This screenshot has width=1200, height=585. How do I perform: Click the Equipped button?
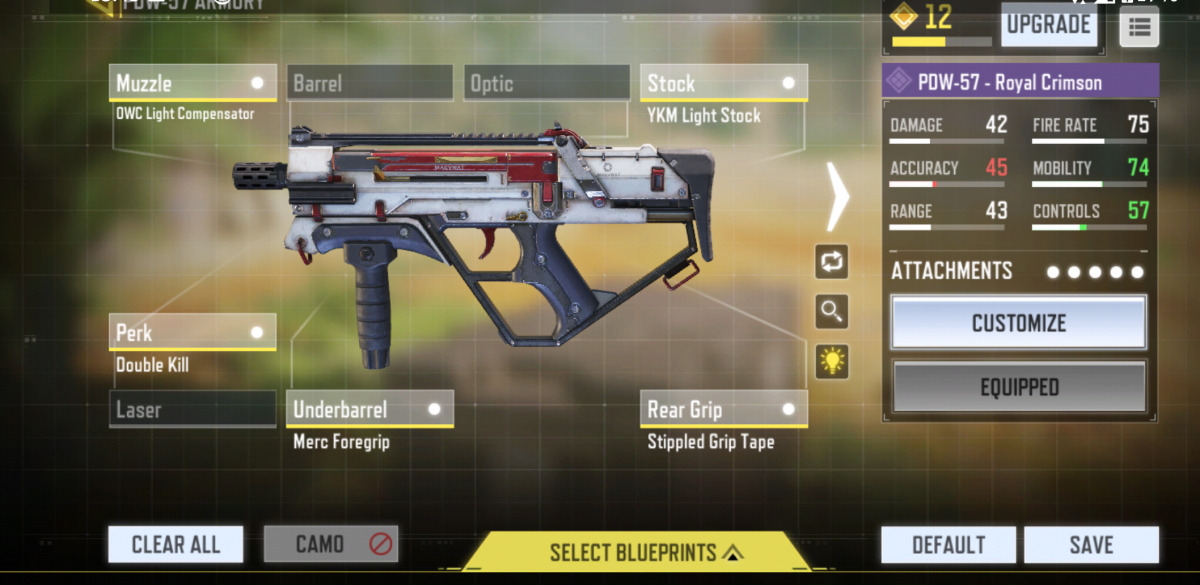tap(1019, 387)
